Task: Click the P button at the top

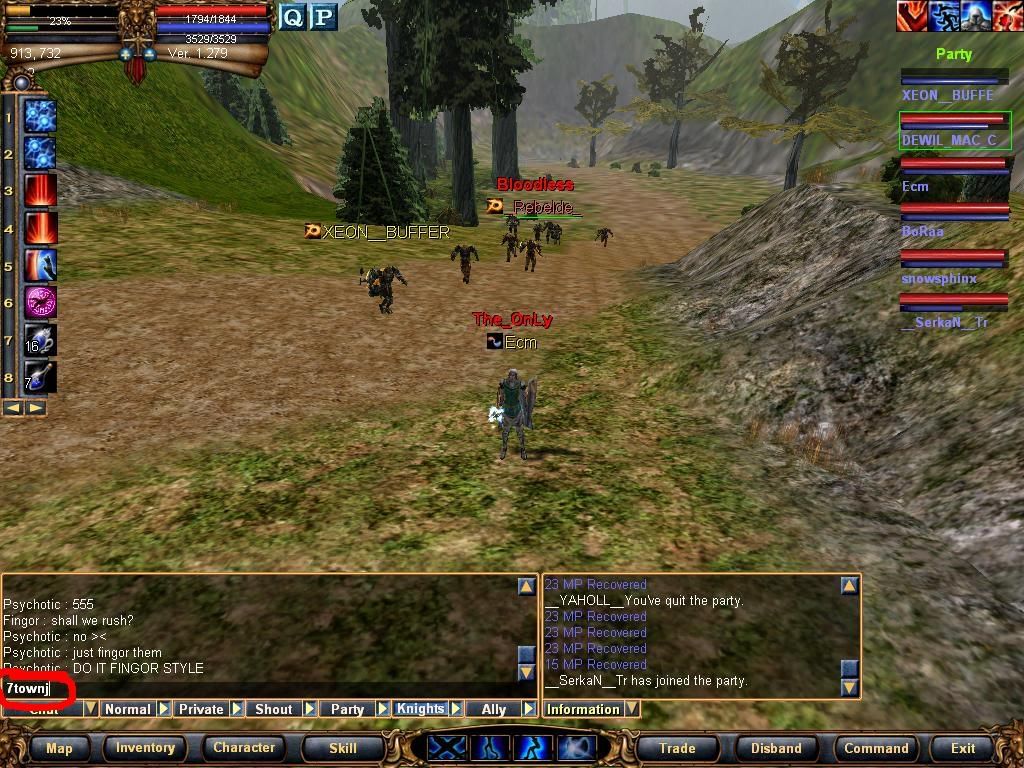Action: pyautogui.click(x=322, y=17)
